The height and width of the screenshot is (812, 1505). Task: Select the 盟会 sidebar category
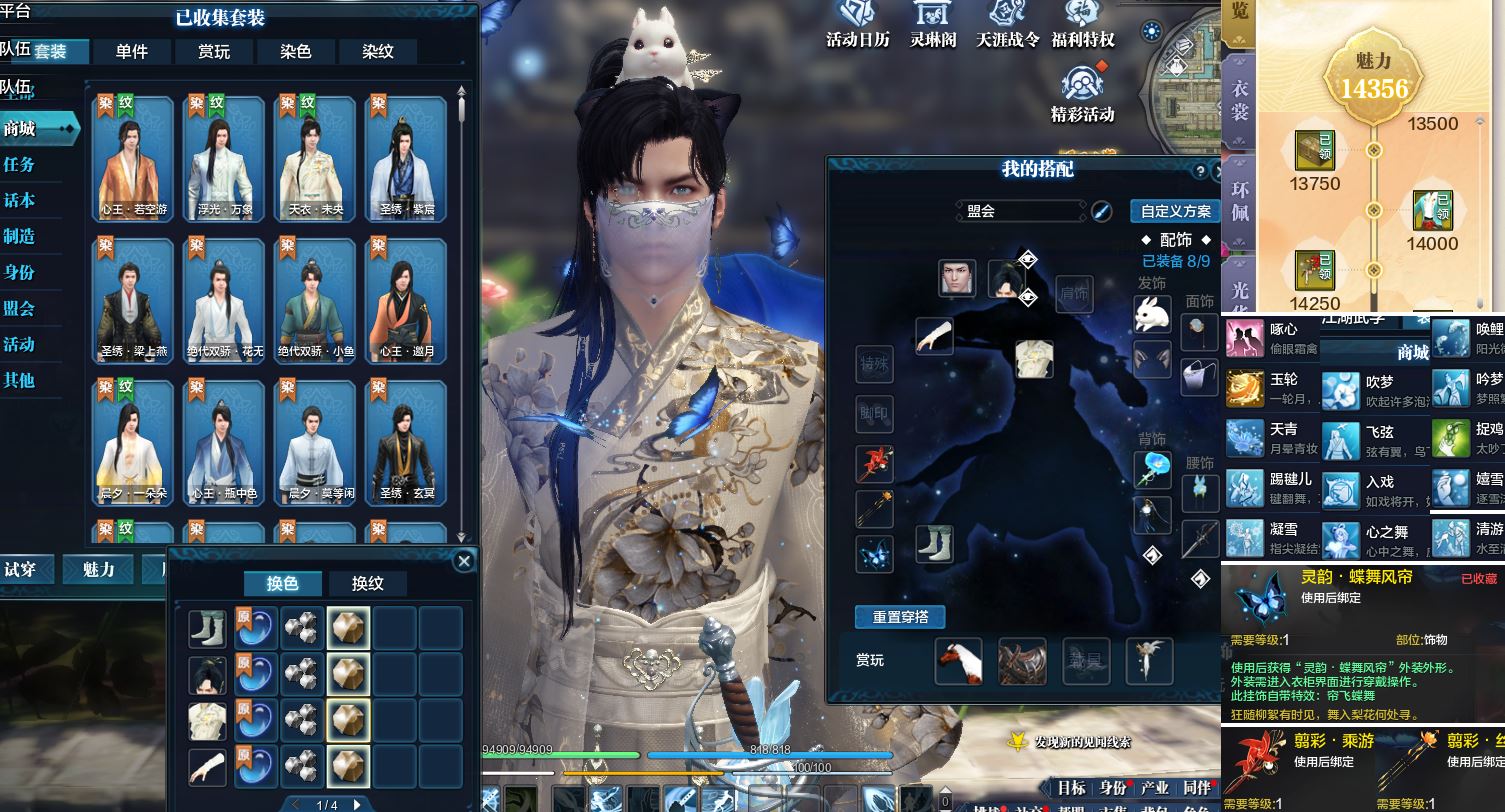click(20, 308)
